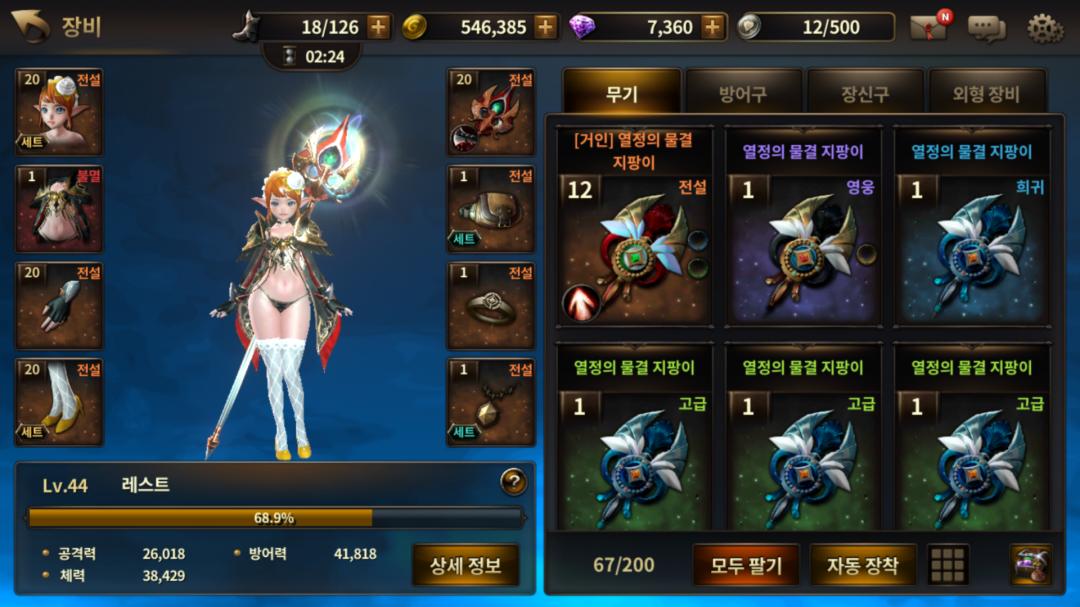The width and height of the screenshot is (1080, 607).
Task: Switch to the 방어구 tab
Action: 743,95
